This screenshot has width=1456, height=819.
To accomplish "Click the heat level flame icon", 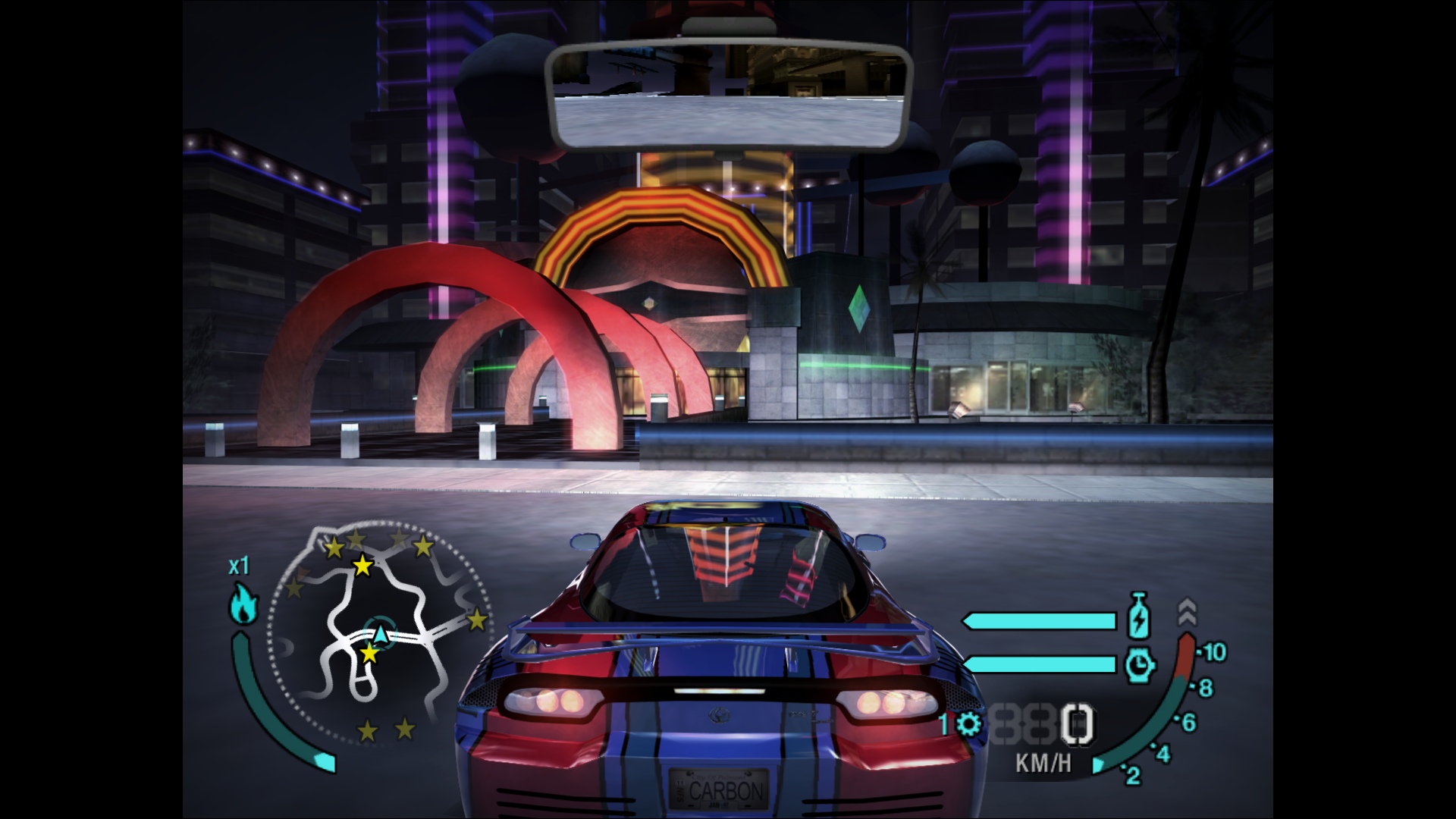I will click(243, 604).
